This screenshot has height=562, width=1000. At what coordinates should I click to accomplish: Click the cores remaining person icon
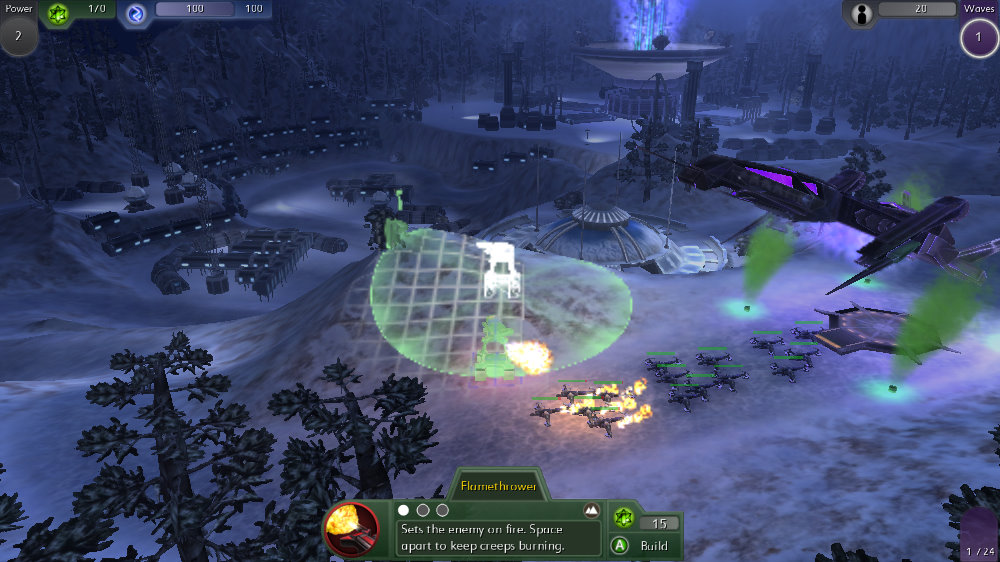pyautogui.click(x=861, y=12)
